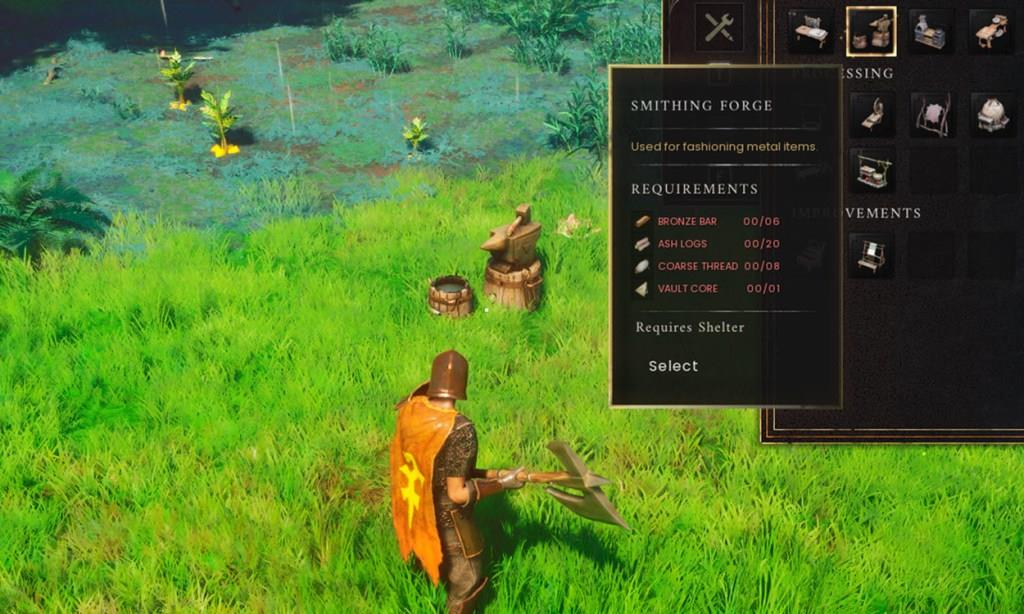The image size is (1024, 614).
Task: Select the workbench with cloth station
Action: (810, 31)
